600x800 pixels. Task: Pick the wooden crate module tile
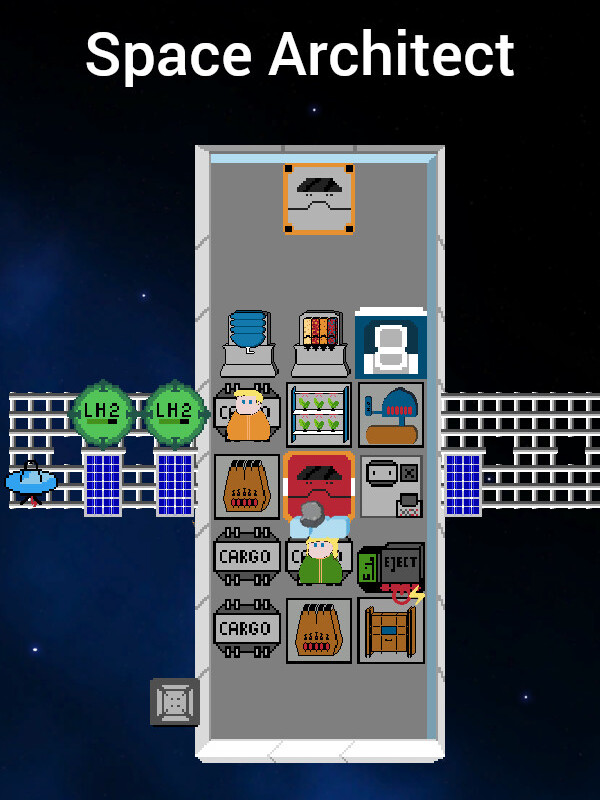tap(391, 630)
